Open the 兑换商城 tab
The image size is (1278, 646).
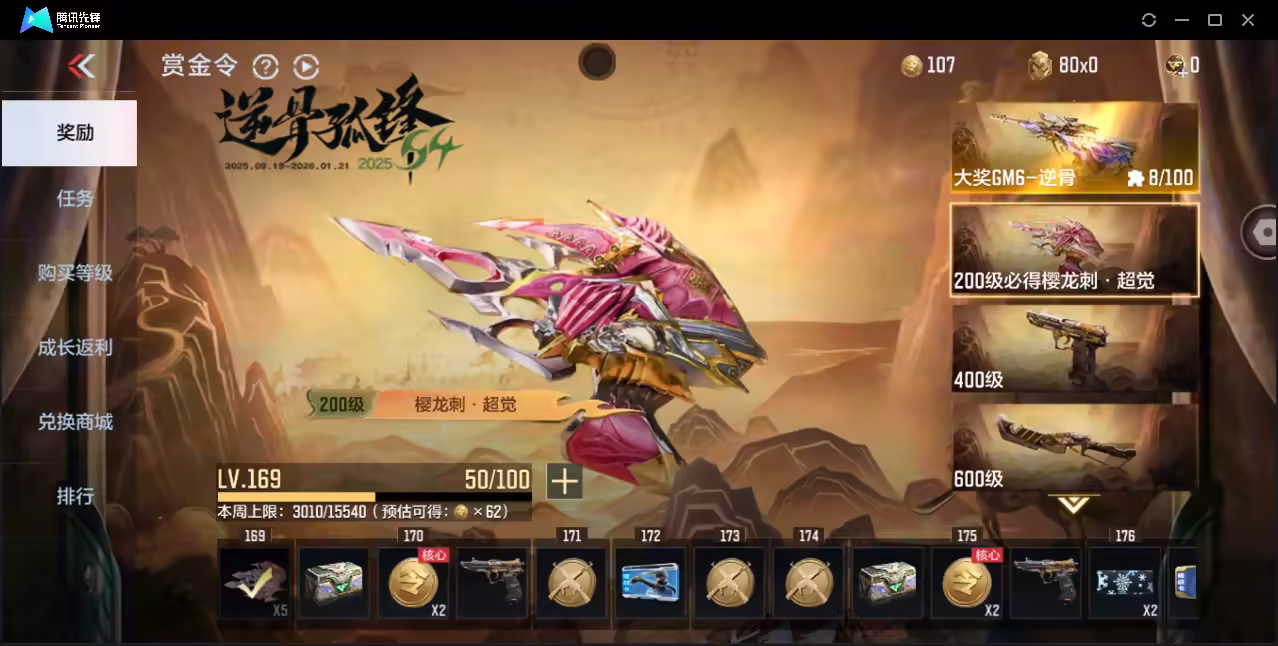tap(75, 421)
